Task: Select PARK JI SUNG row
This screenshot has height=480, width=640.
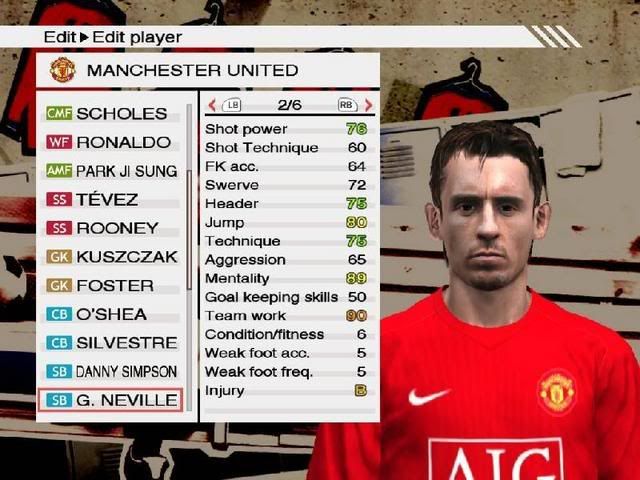Action: (x=110, y=171)
